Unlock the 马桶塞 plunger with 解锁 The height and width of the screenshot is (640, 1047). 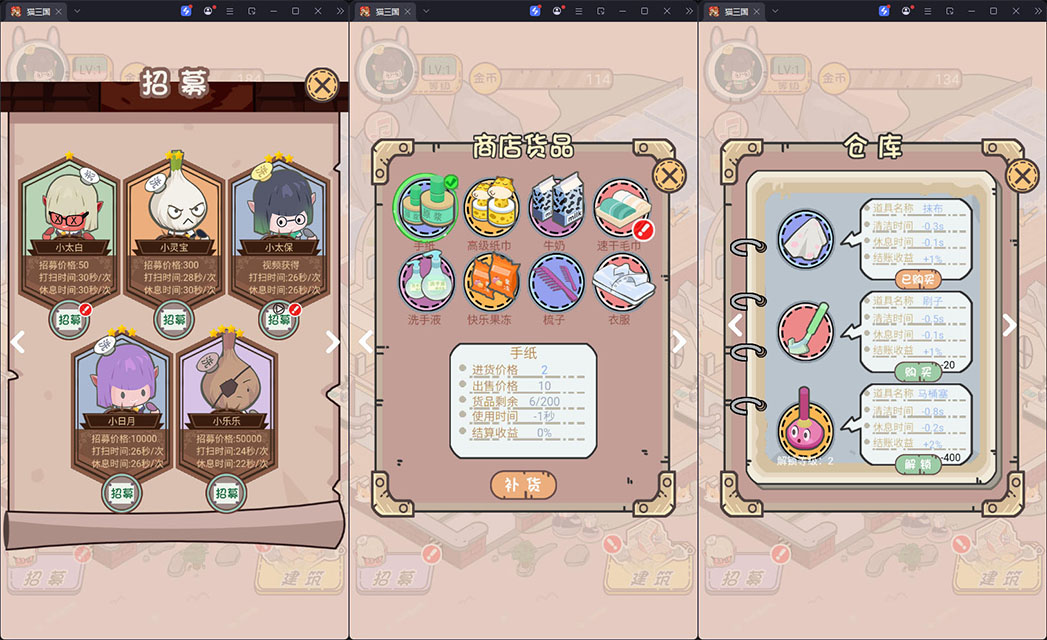tap(917, 464)
